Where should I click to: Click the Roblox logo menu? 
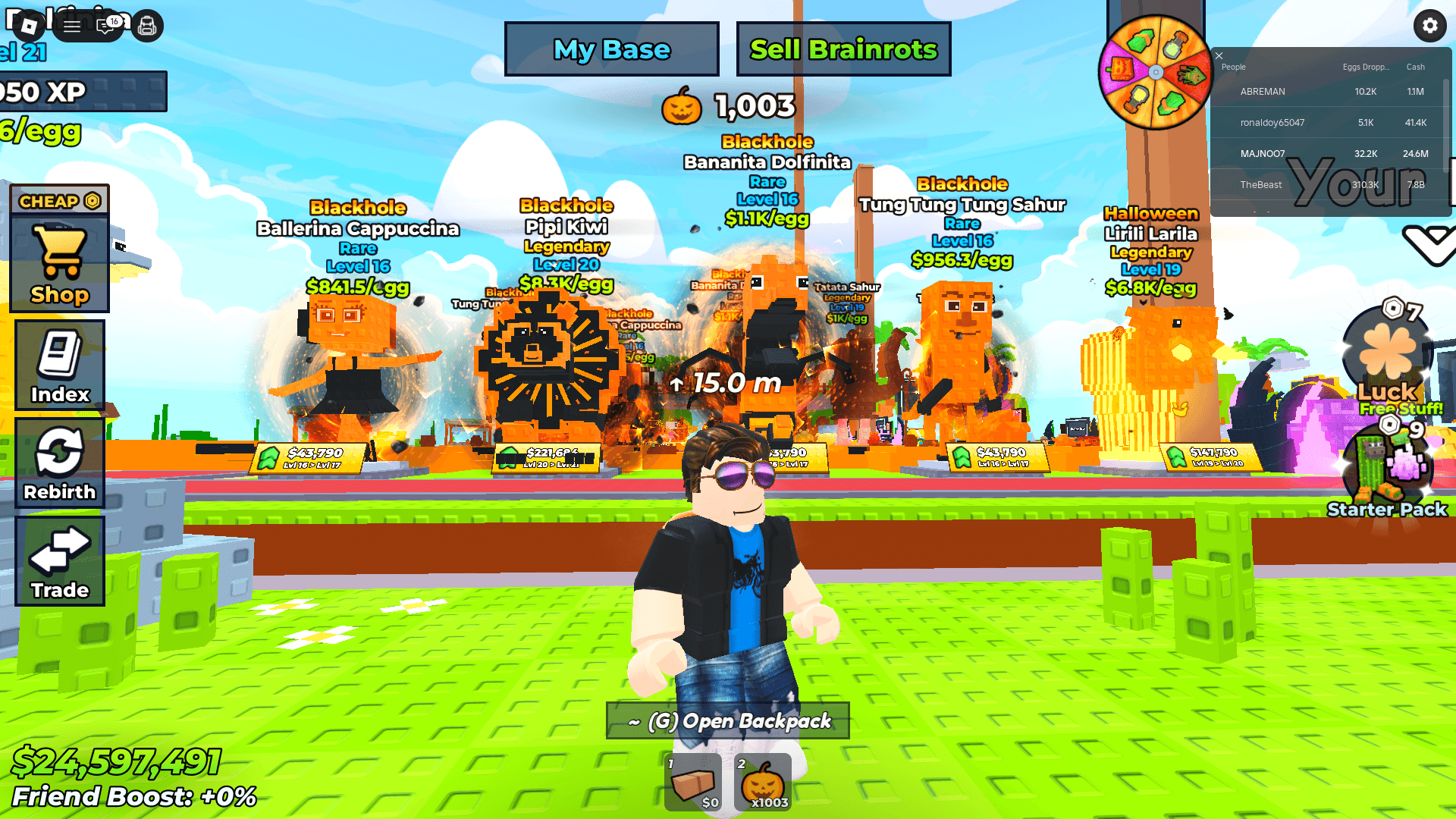coord(28,26)
